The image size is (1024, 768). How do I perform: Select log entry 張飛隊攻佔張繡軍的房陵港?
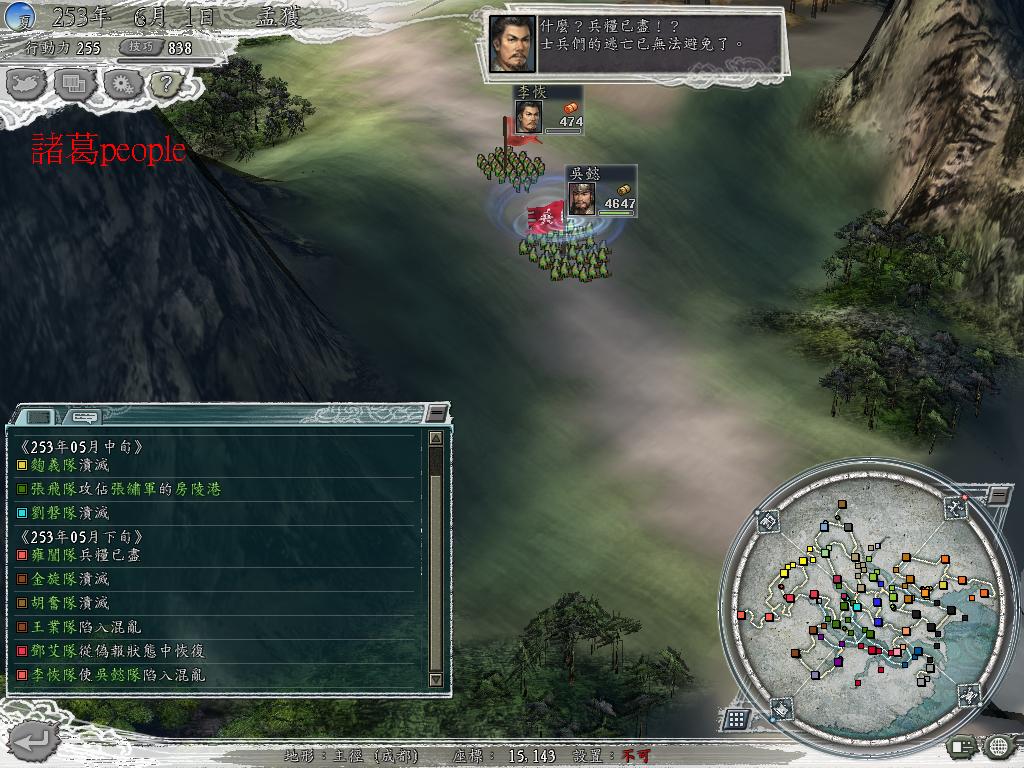(118, 489)
